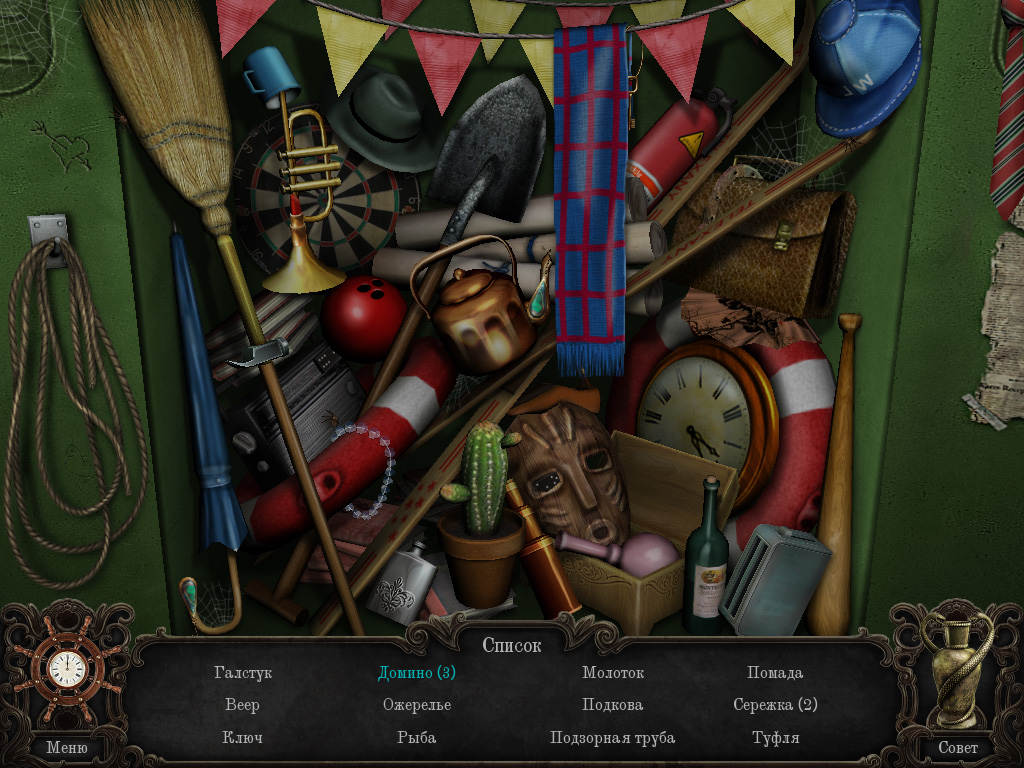
Task: Choose Сережка (2) from the list
Action: 775,705
